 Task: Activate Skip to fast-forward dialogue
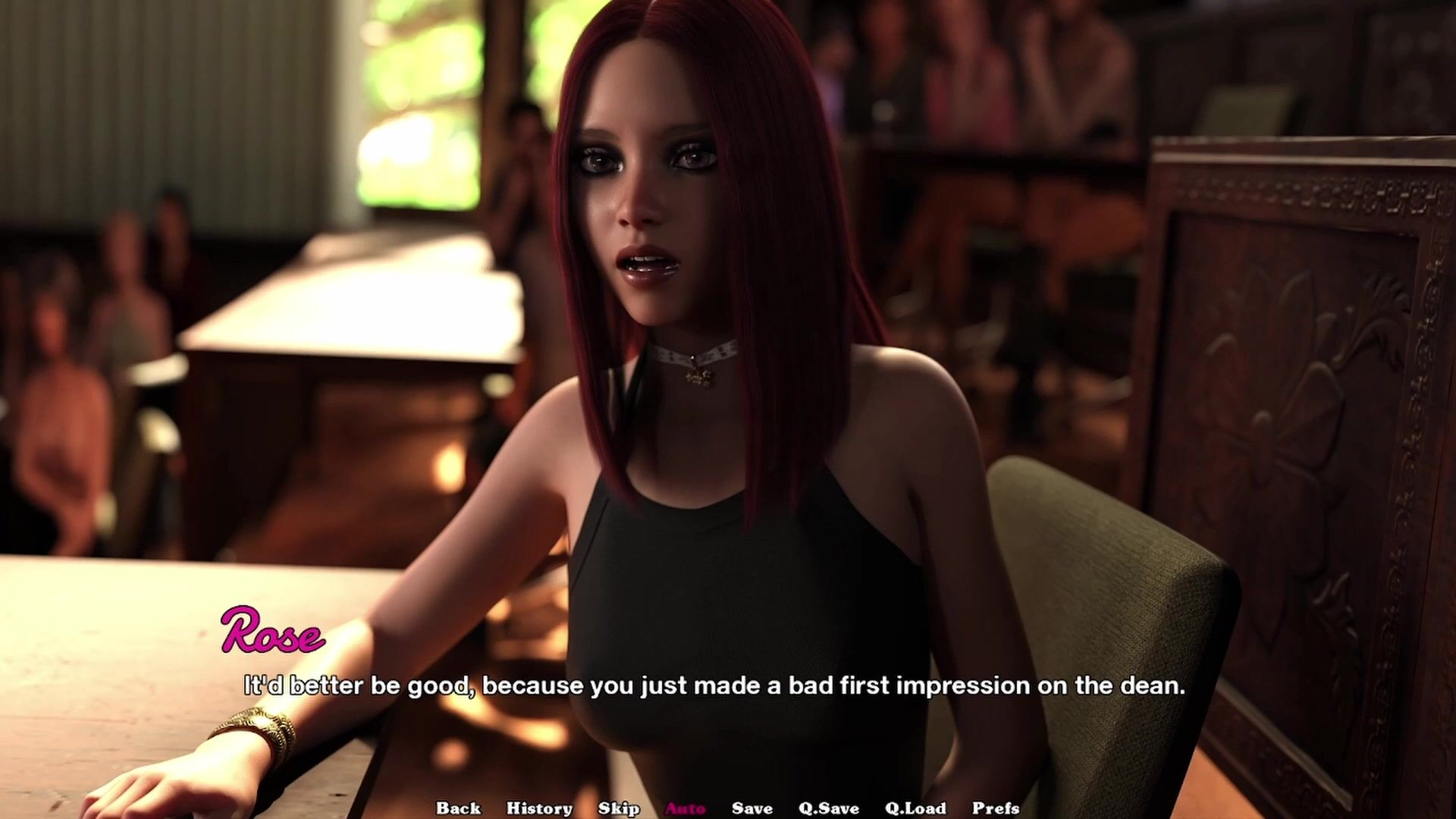click(619, 808)
